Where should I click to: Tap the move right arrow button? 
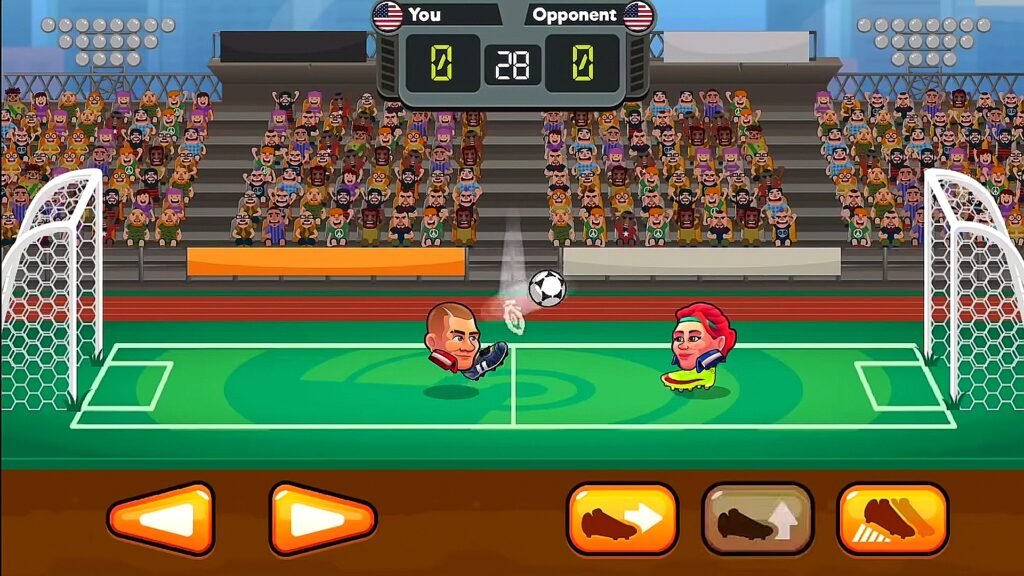click(322, 519)
